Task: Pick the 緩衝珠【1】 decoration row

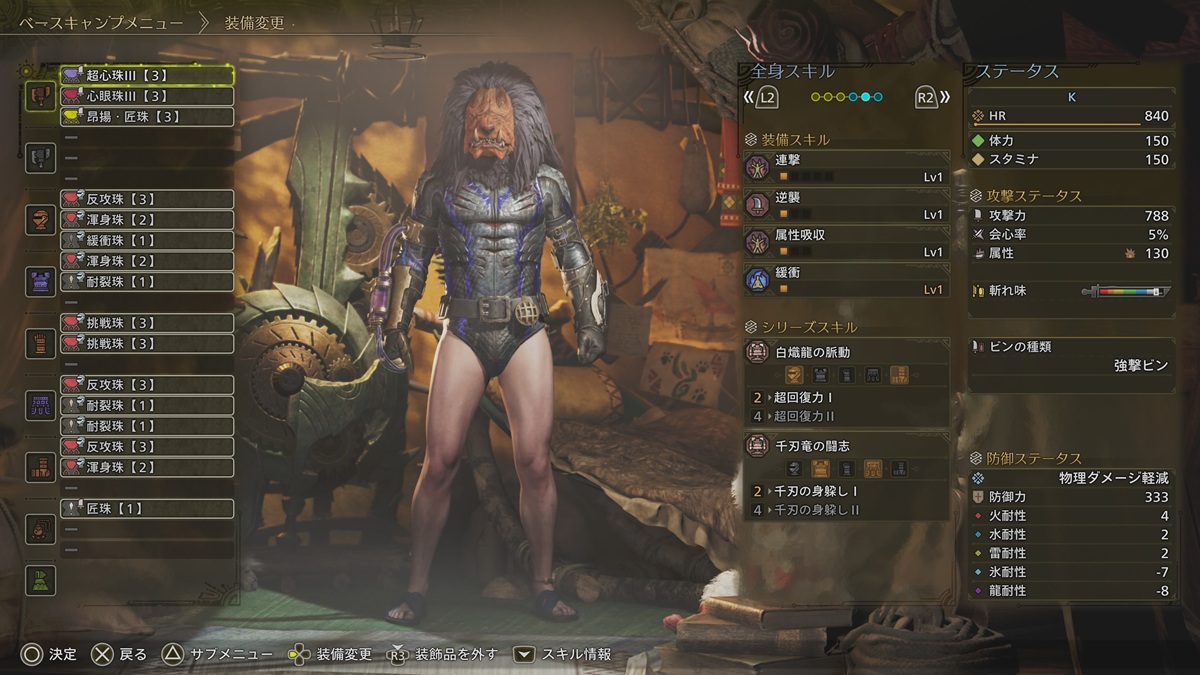Action: (x=147, y=240)
